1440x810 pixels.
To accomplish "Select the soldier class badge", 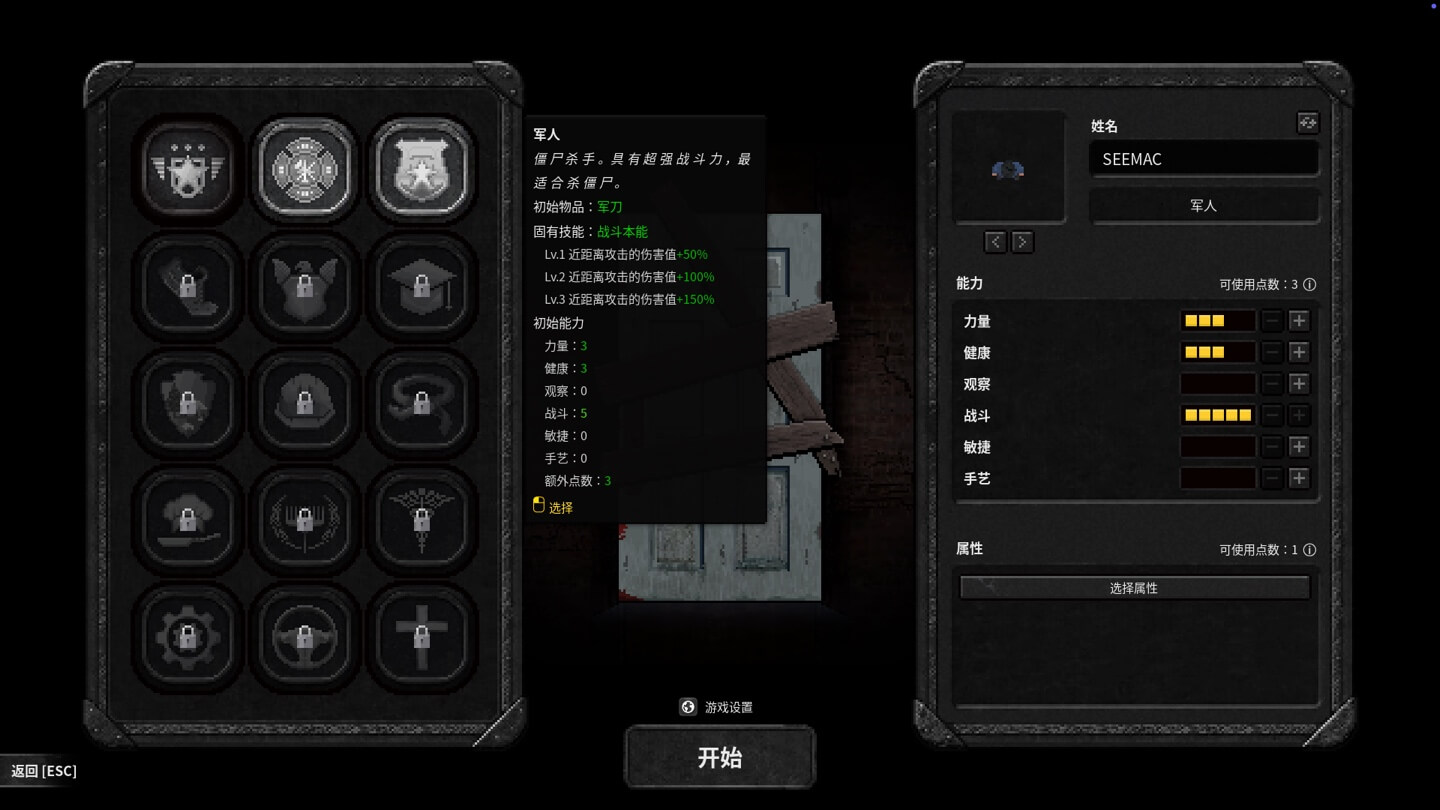I will click(x=187, y=168).
